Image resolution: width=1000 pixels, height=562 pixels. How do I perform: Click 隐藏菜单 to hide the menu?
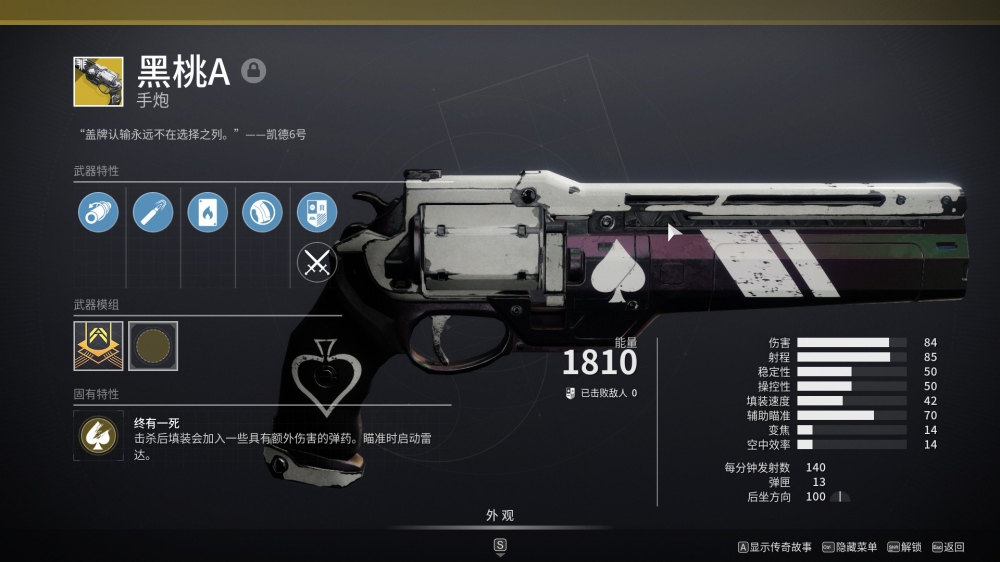click(850, 547)
